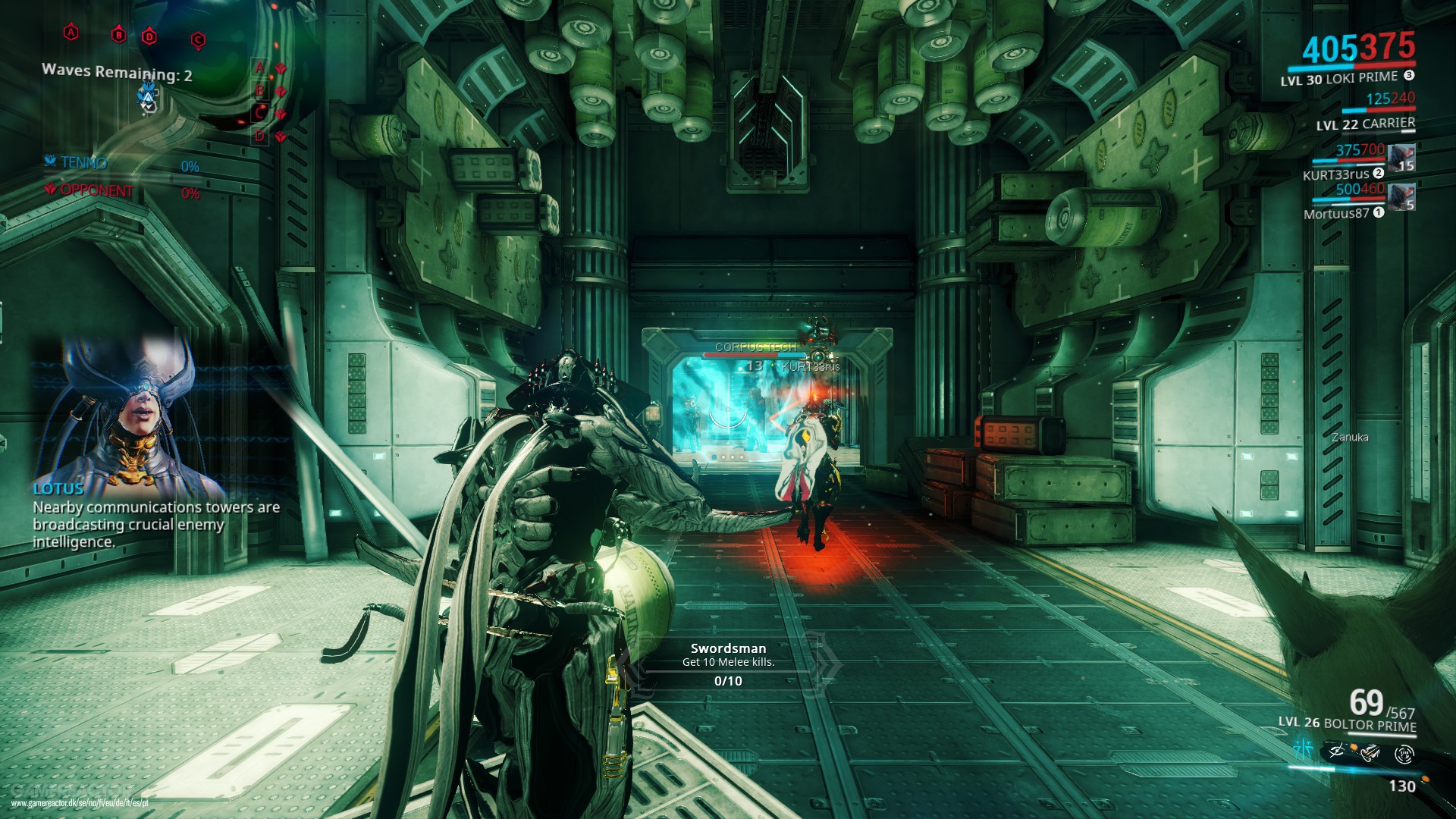Click the 0/10 melee kills progress bar

click(728, 682)
